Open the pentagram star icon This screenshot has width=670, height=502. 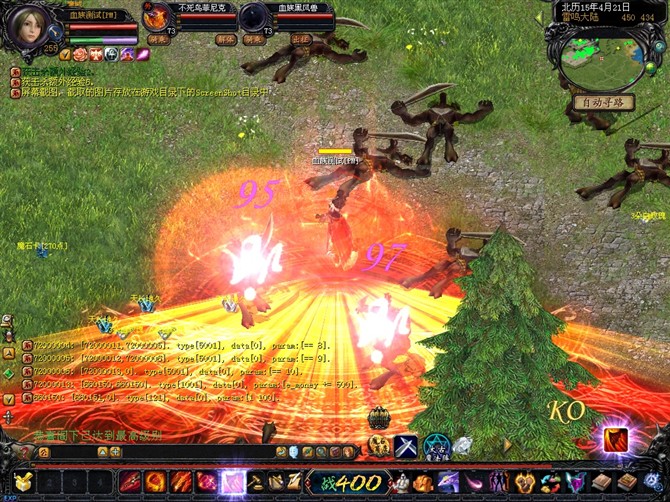(x=435, y=446)
